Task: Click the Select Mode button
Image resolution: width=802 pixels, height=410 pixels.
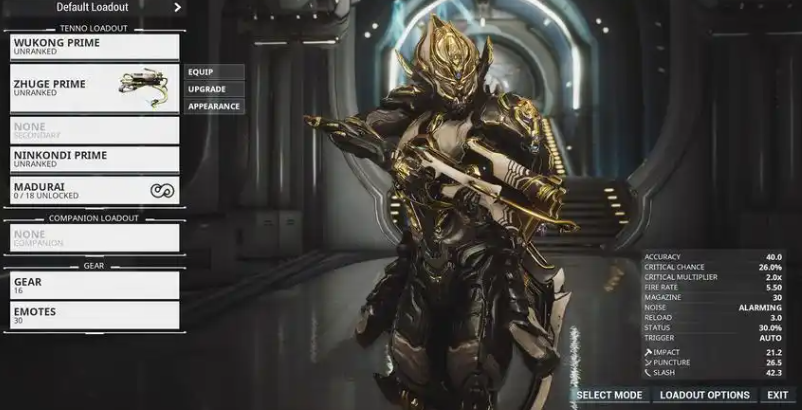Action: [x=609, y=396]
